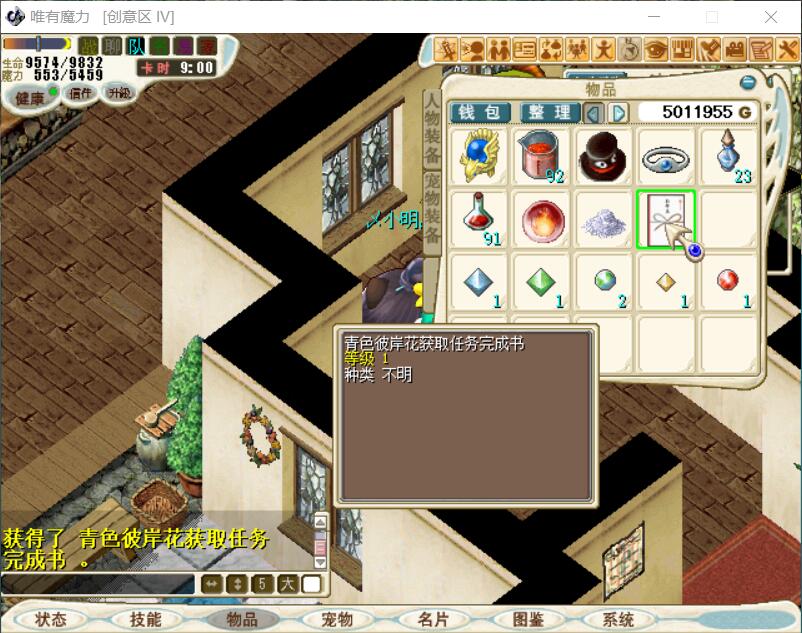Click the 信件 mail button
The height and width of the screenshot is (633, 802).
[x=80, y=94]
